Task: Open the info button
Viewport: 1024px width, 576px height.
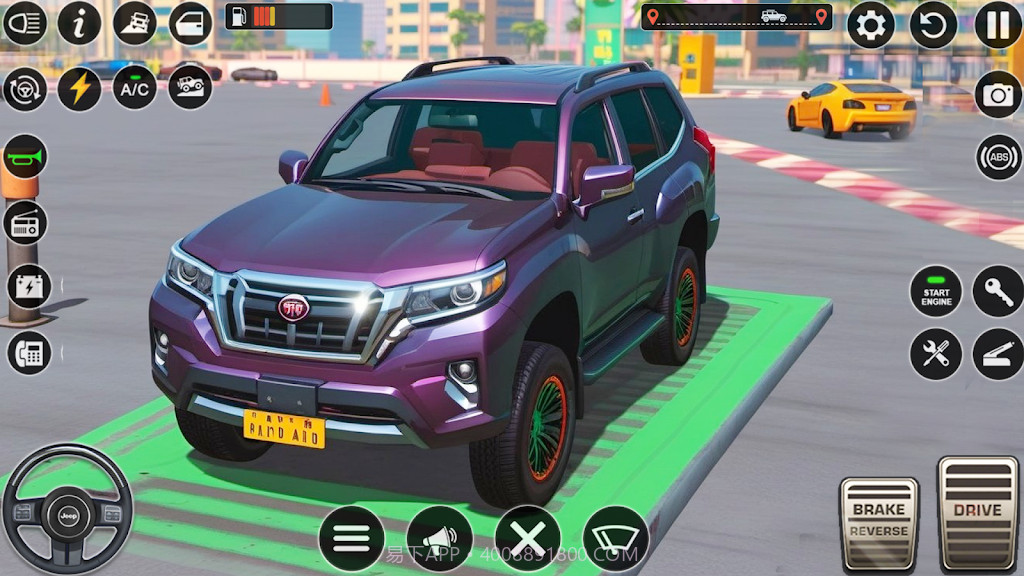Action: coord(79,23)
